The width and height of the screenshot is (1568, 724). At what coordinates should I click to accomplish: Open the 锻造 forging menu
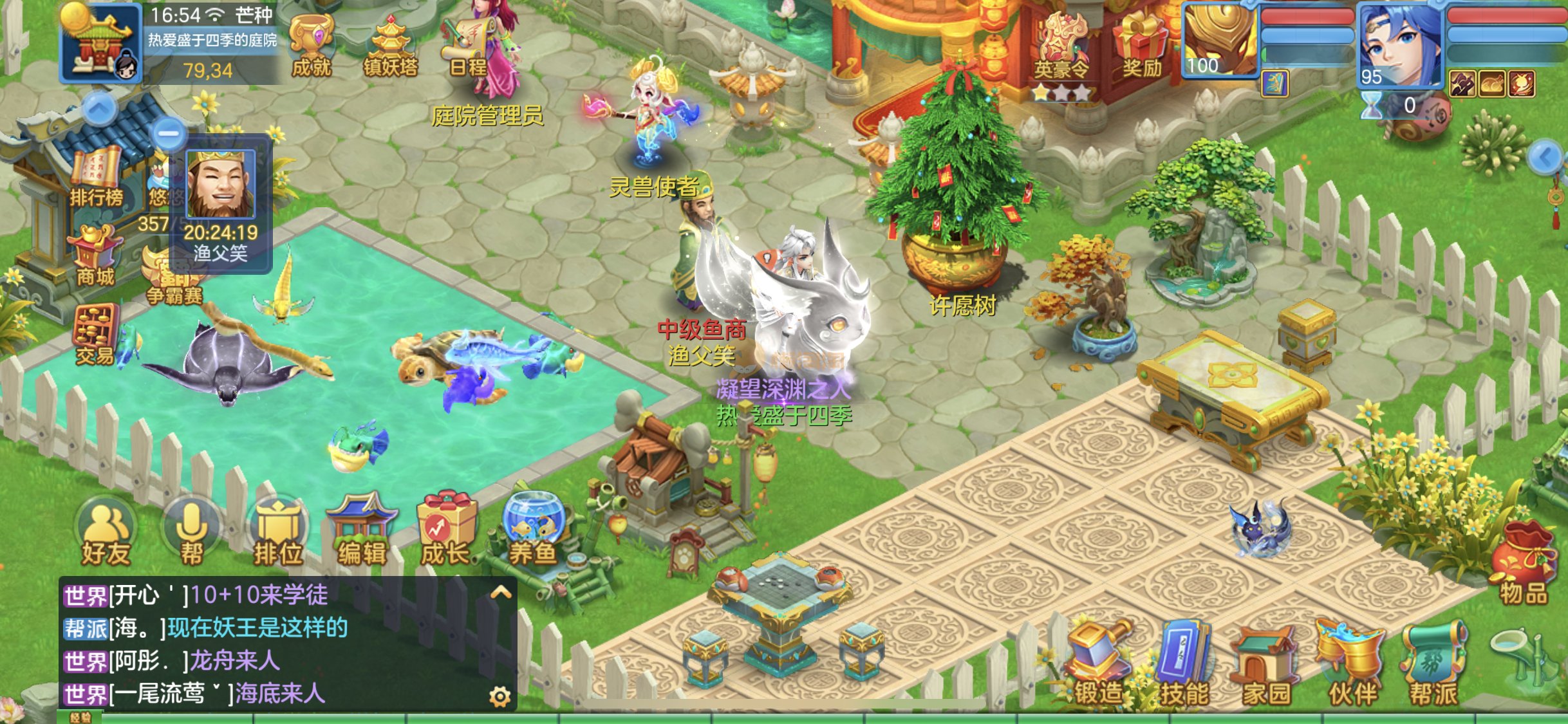[x=1099, y=663]
